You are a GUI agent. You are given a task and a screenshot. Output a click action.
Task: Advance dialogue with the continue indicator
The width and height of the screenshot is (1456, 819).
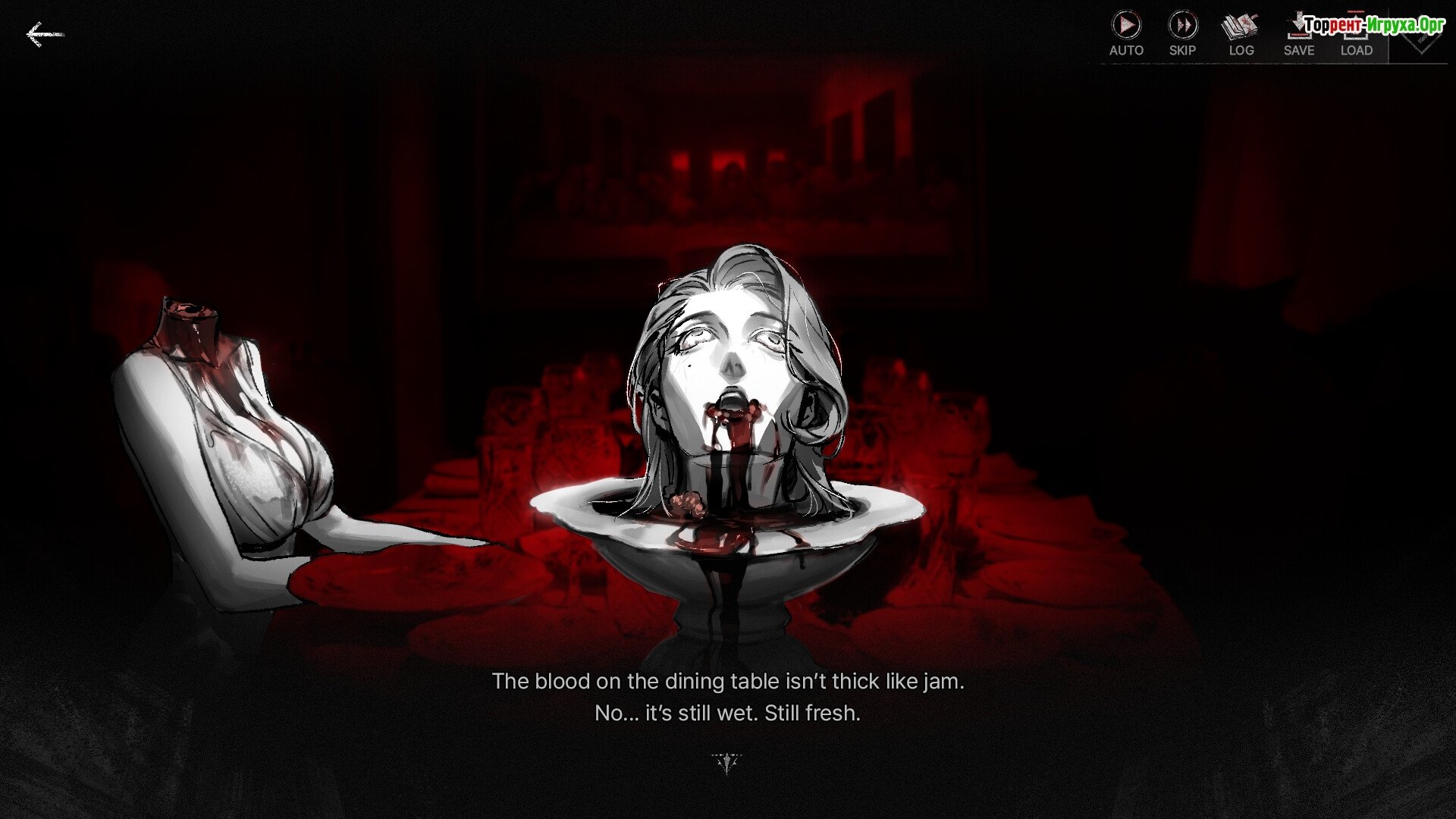727,762
